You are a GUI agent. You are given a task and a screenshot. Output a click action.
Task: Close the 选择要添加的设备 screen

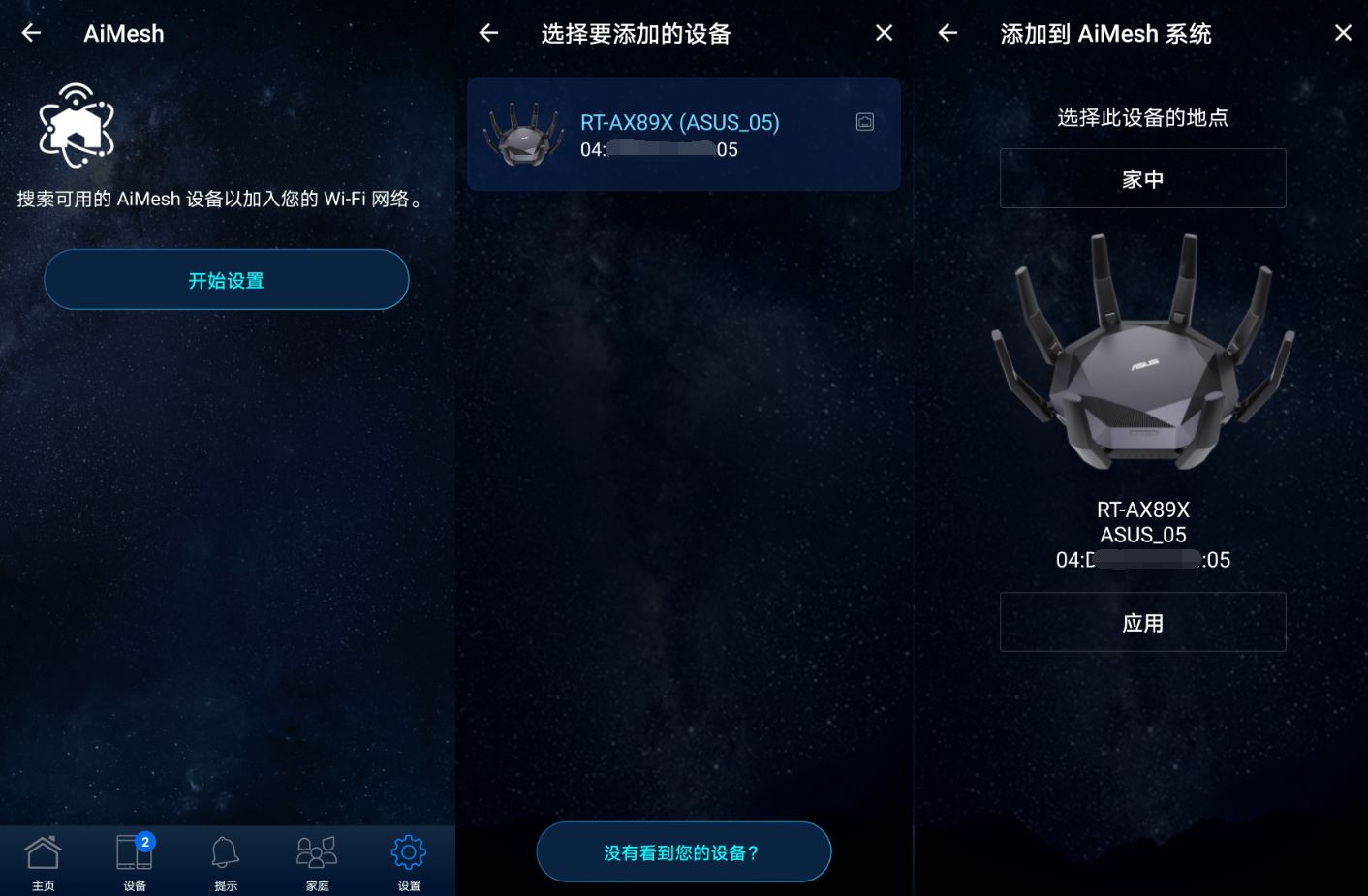pos(884,34)
